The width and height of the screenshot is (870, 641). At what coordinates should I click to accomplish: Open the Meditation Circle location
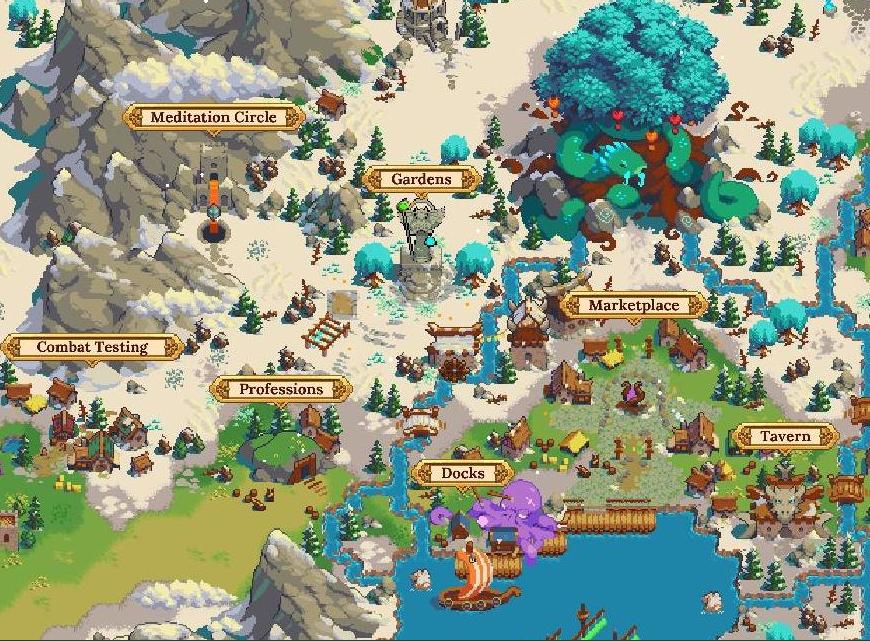[212, 117]
